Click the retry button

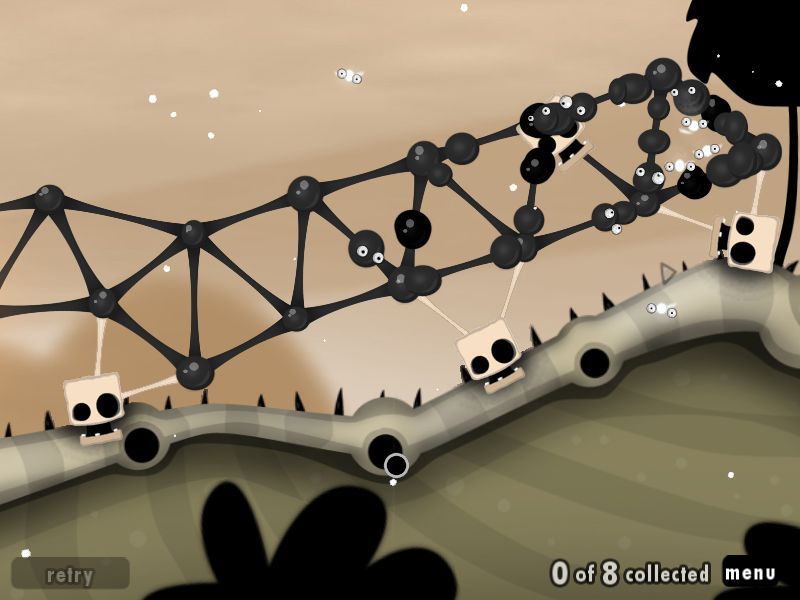(x=70, y=574)
